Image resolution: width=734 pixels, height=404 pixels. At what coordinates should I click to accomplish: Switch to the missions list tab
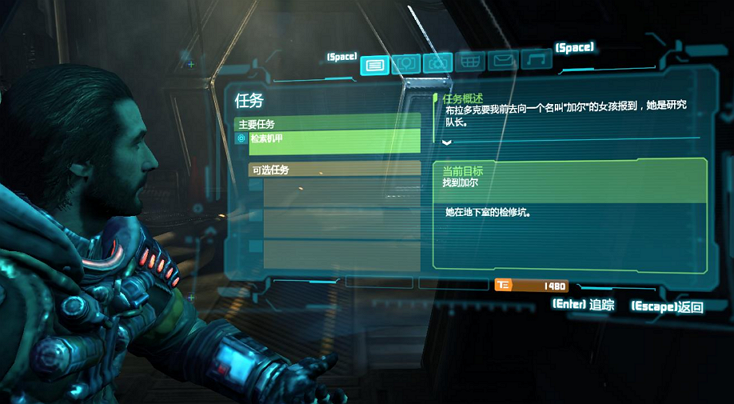coord(374,65)
